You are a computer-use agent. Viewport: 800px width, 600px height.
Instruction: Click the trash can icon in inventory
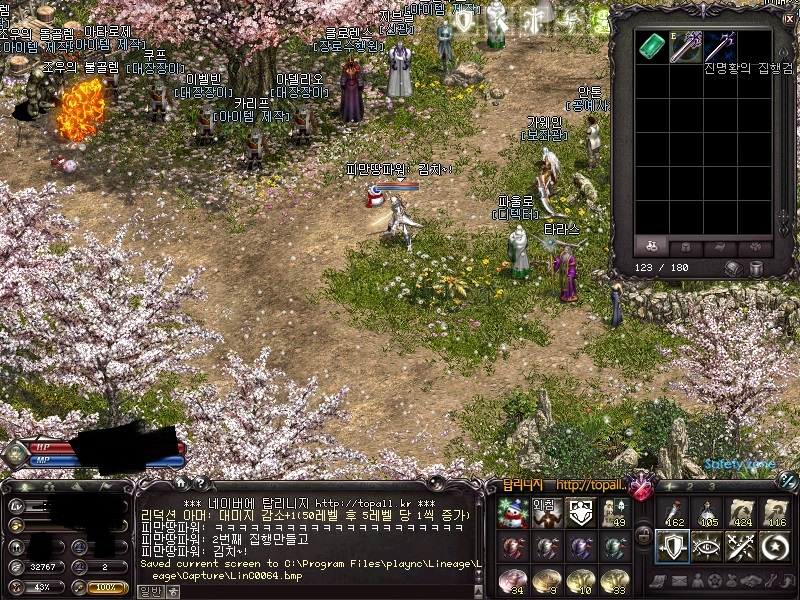(757, 268)
